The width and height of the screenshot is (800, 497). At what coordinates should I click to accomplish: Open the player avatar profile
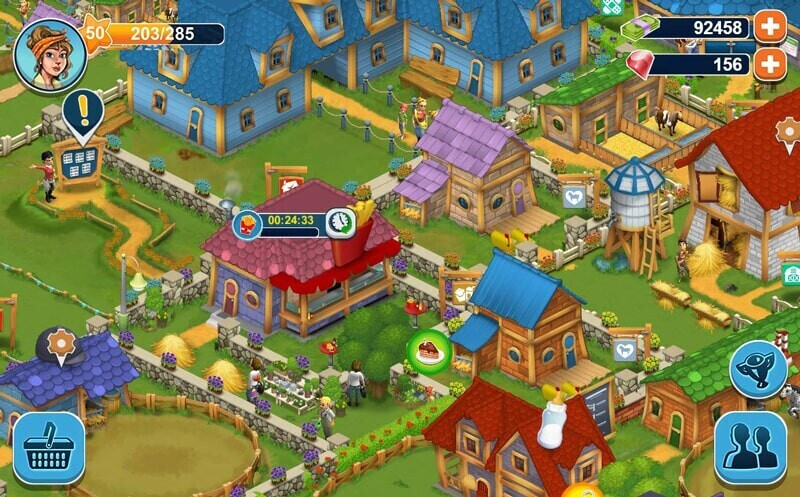[50, 55]
